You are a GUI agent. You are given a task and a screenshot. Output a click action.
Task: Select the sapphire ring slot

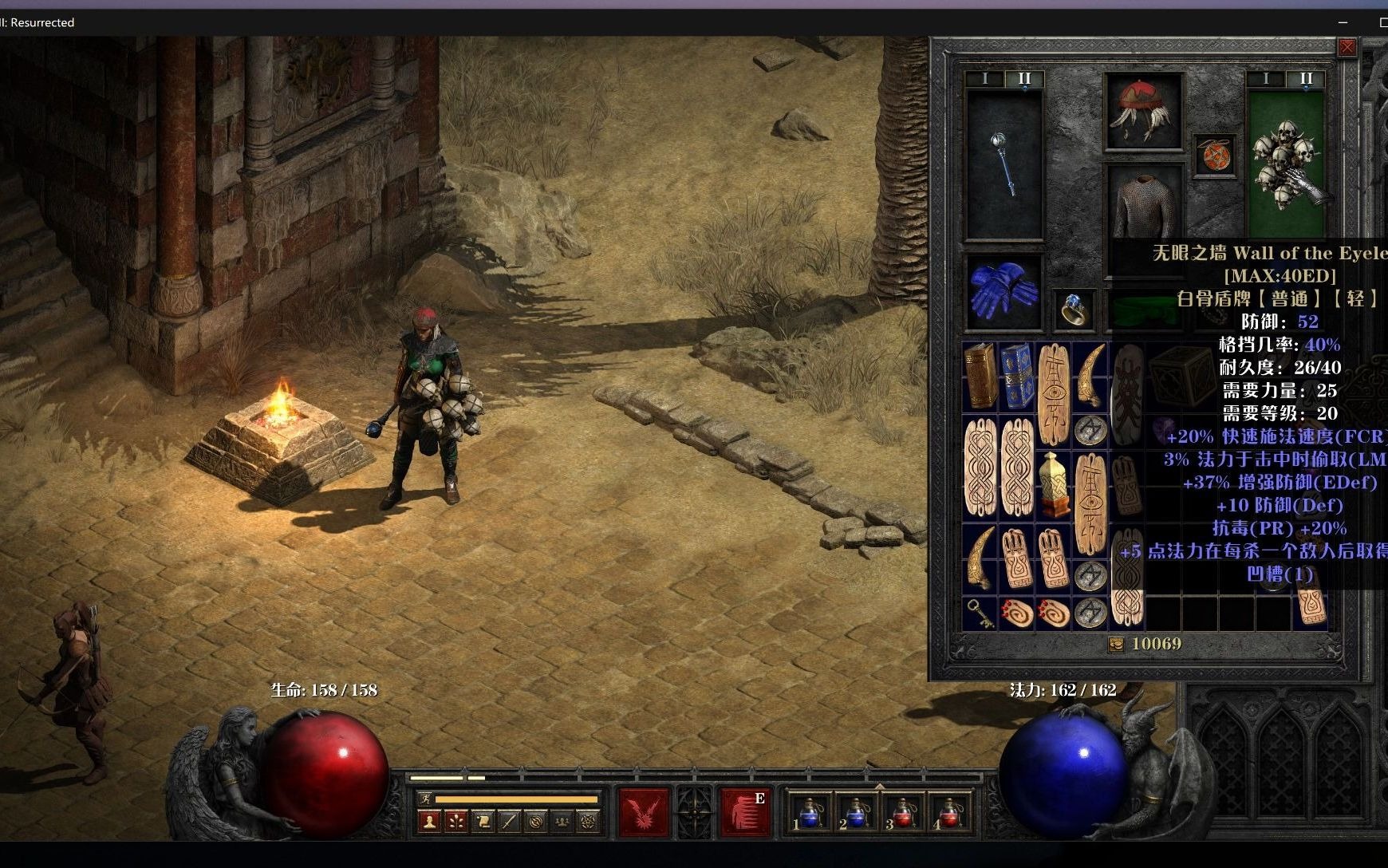coord(1075,309)
